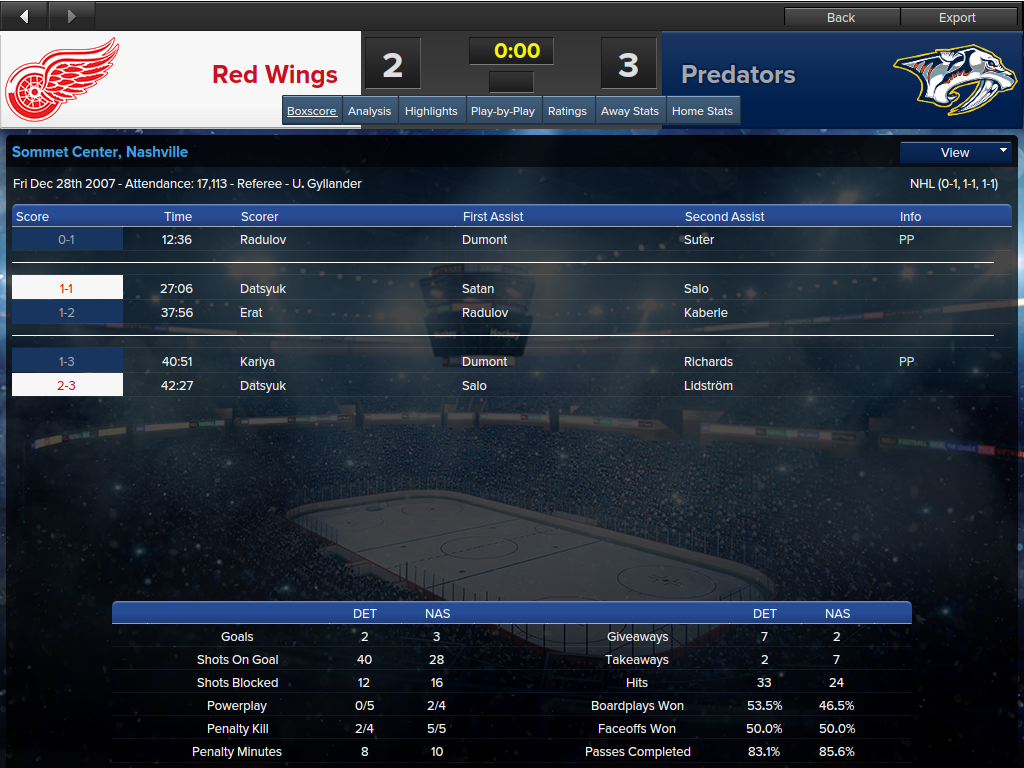
Task: Go back with the Back button
Action: tap(841, 17)
